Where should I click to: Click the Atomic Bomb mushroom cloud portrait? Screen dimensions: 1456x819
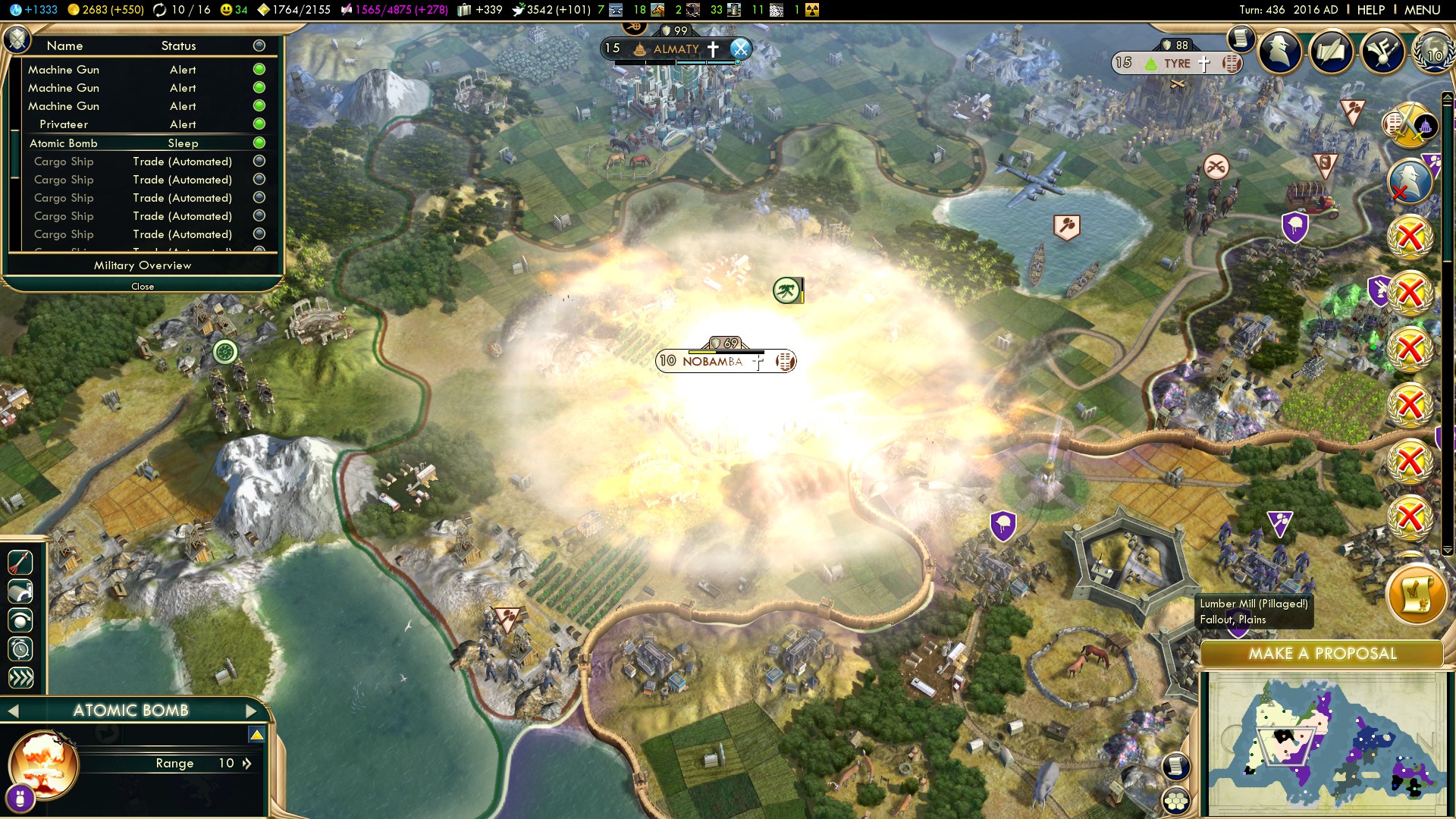[x=44, y=763]
